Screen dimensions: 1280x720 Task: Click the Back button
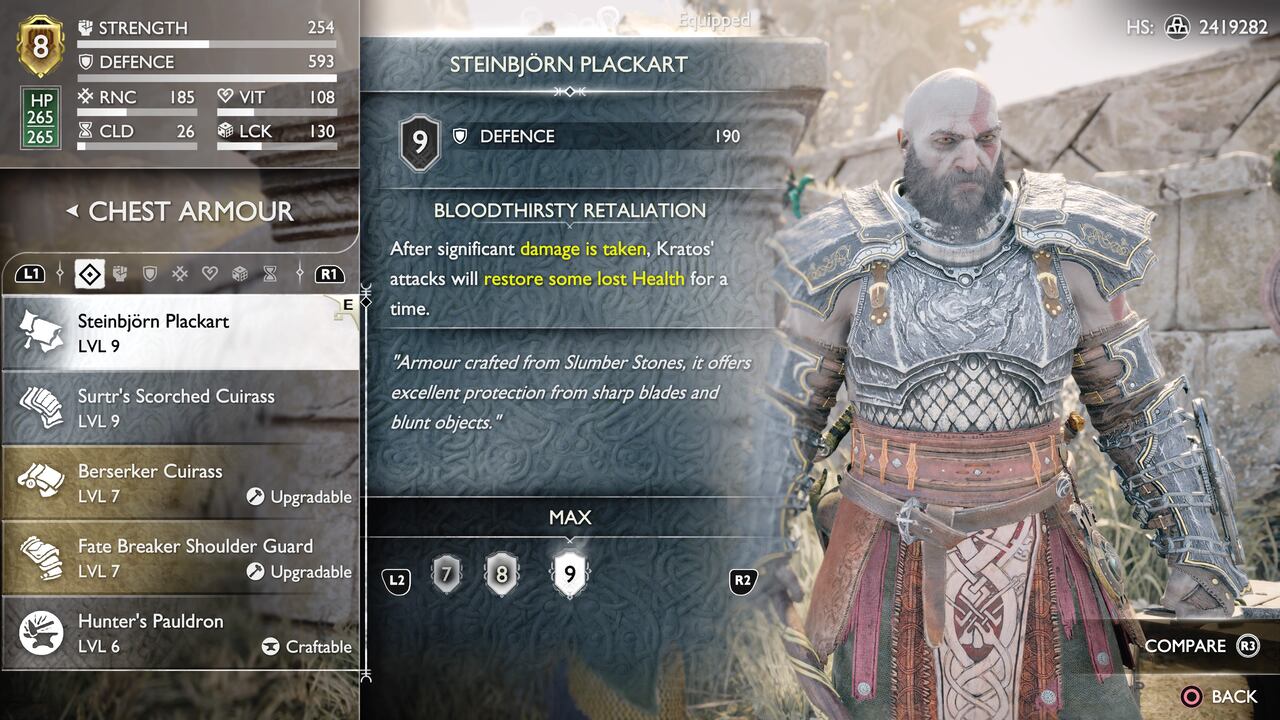(x=1219, y=696)
